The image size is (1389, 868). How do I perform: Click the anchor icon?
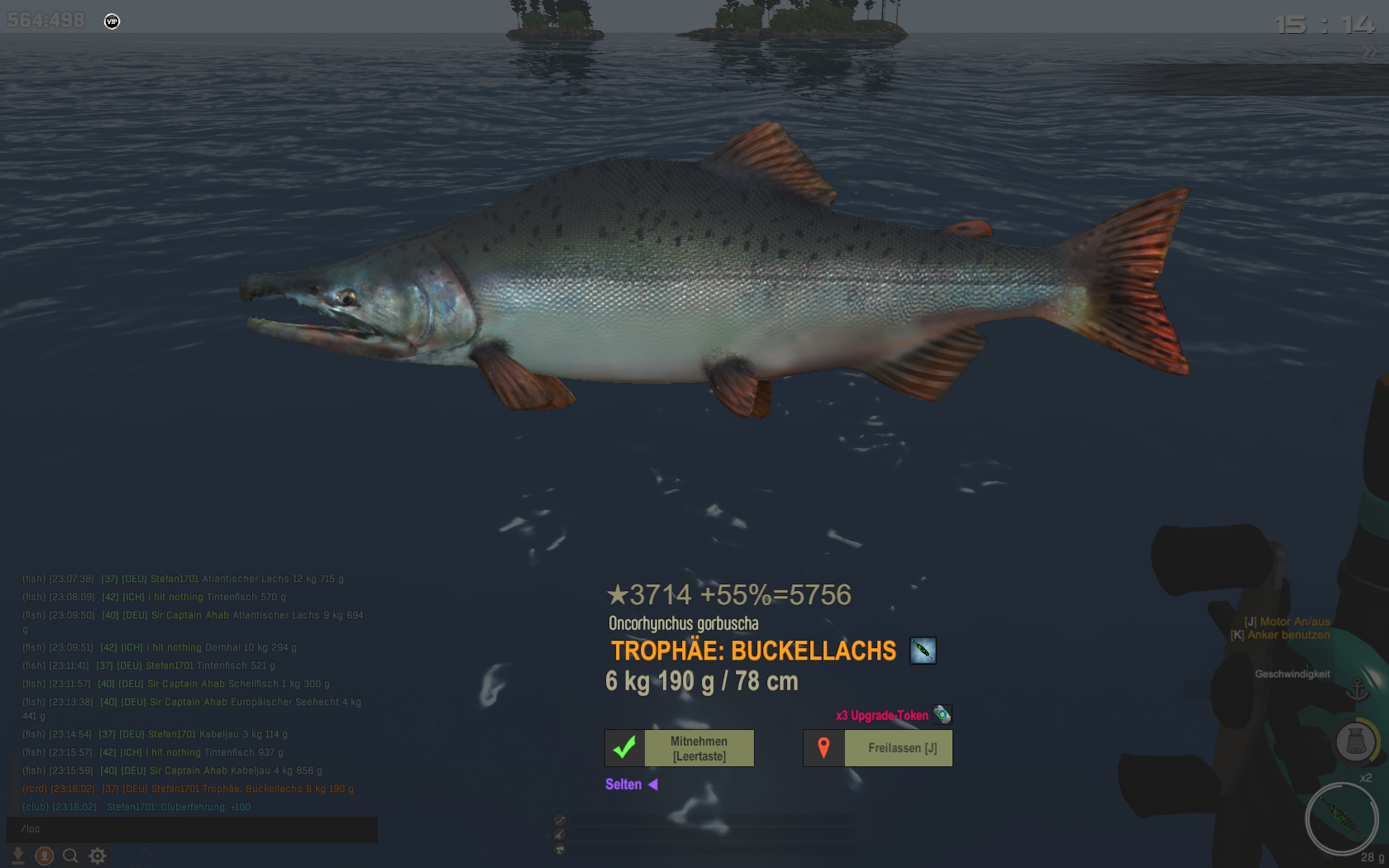tap(1357, 689)
